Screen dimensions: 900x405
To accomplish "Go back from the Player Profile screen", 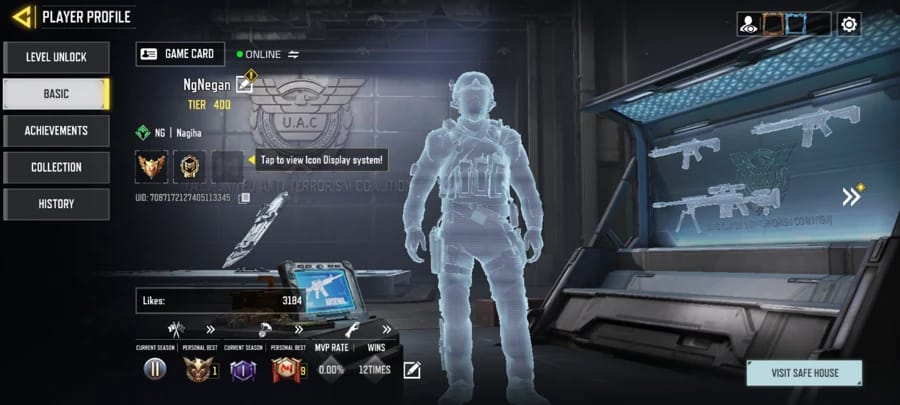I will coord(22,16).
